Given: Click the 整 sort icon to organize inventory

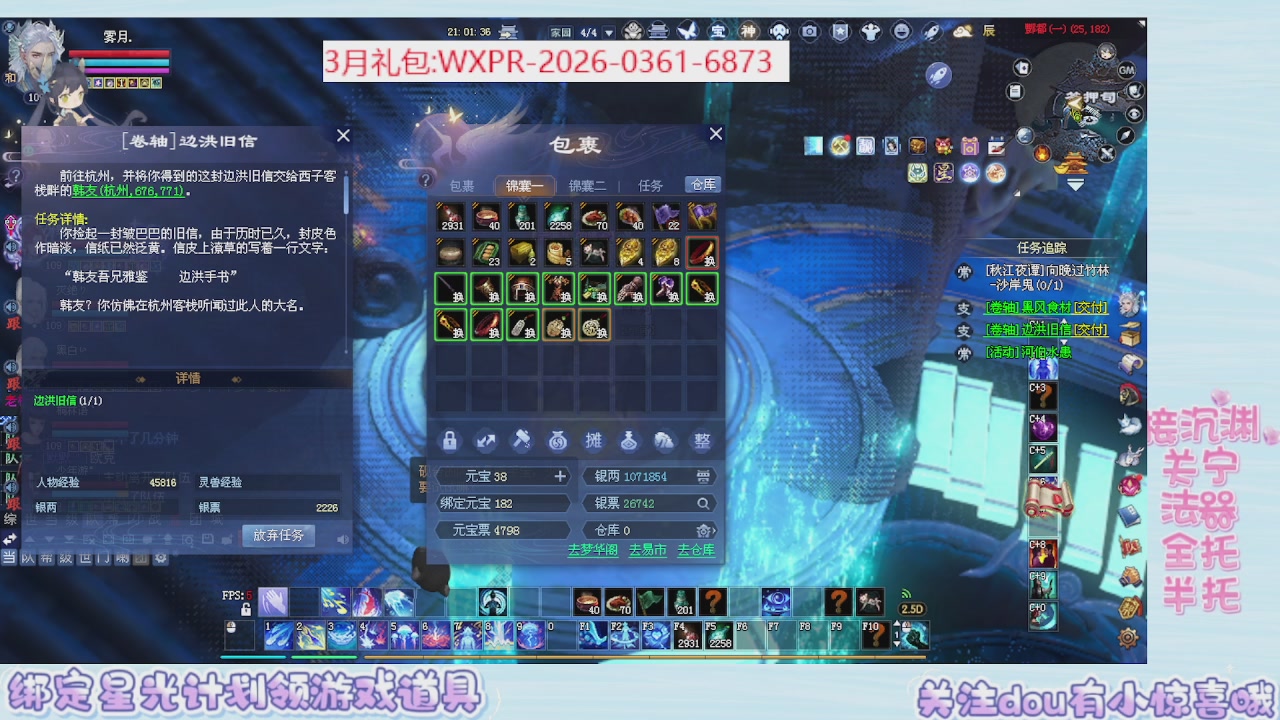Looking at the screenshot, I should point(701,441).
